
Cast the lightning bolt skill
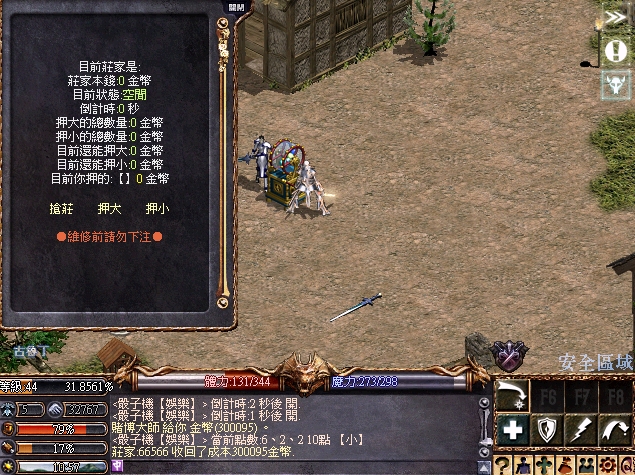click(x=579, y=430)
